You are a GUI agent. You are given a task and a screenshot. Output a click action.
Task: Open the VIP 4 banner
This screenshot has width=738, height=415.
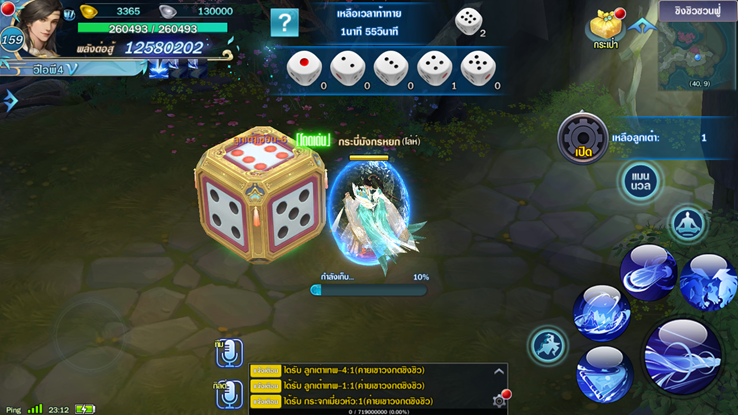[x=55, y=69]
